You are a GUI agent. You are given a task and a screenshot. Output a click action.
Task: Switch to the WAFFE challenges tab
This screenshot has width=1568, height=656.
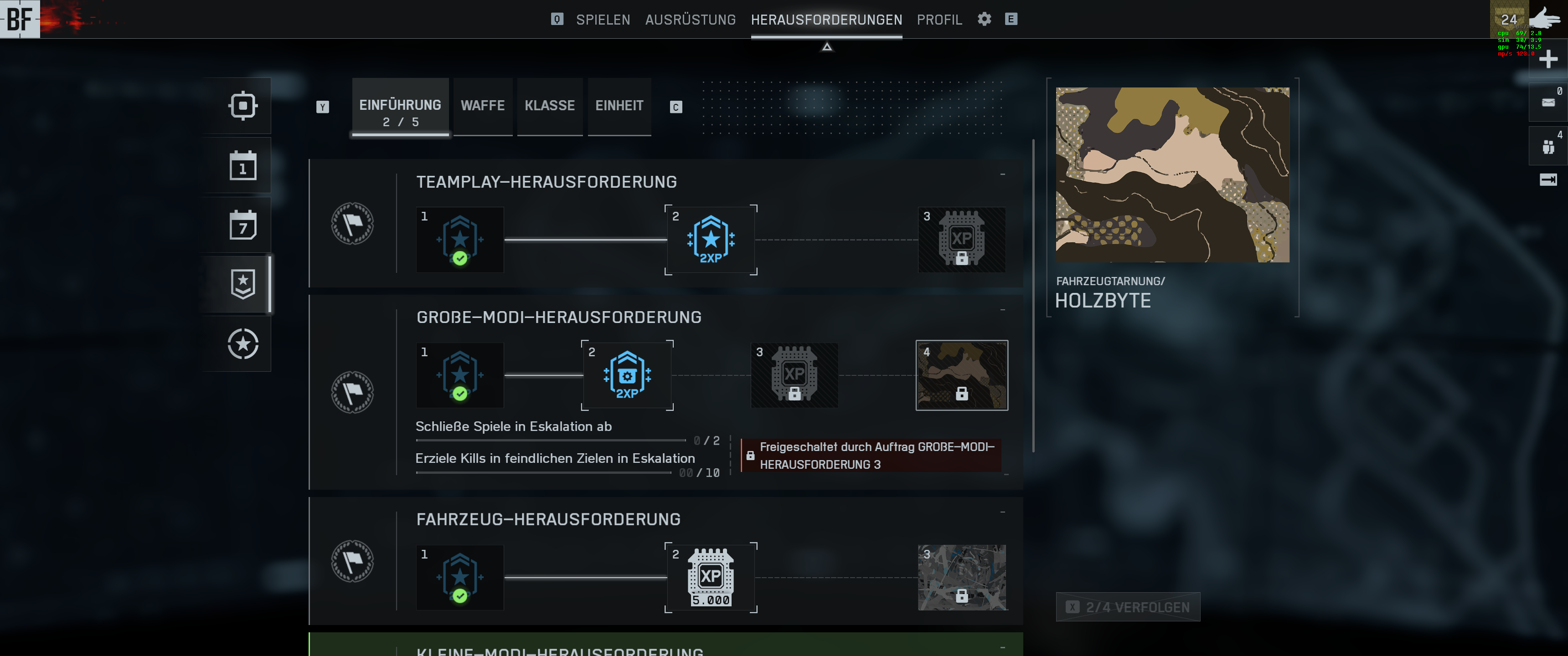(x=483, y=106)
